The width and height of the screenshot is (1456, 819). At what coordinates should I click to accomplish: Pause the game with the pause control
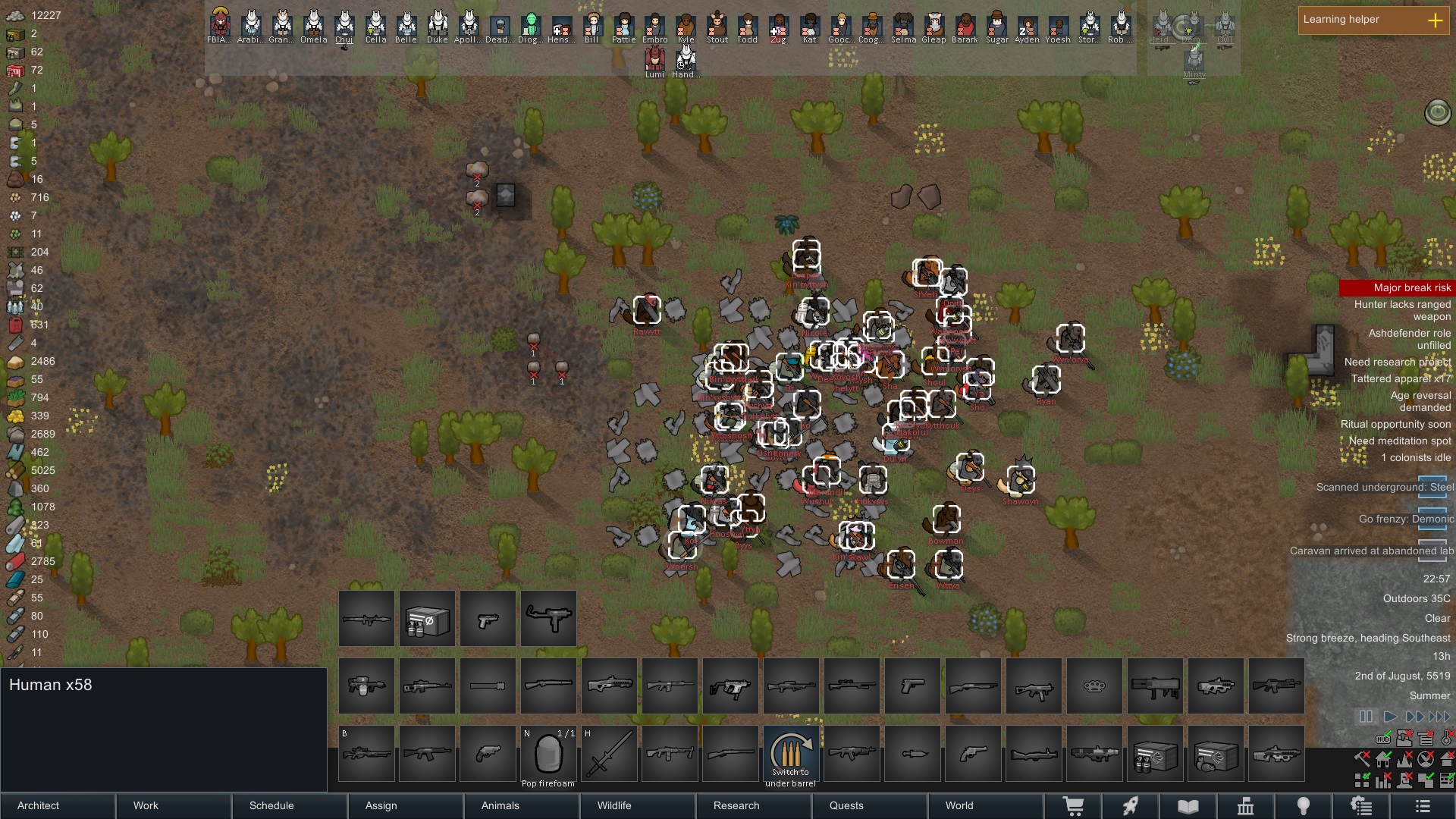[x=1367, y=716]
